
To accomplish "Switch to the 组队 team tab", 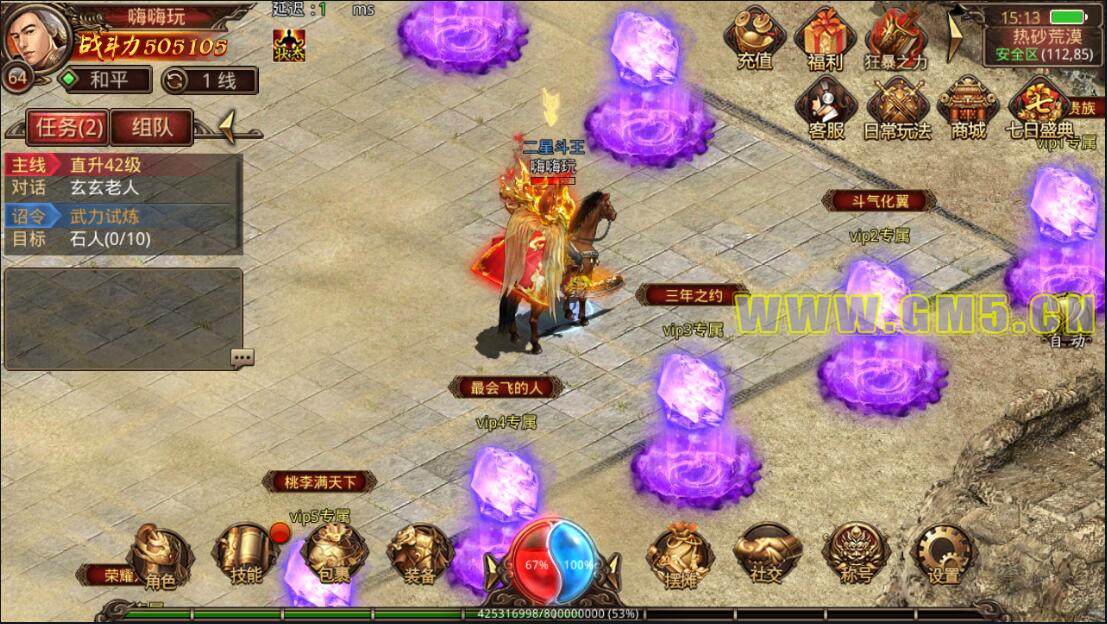I will click(x=149, y=126).
